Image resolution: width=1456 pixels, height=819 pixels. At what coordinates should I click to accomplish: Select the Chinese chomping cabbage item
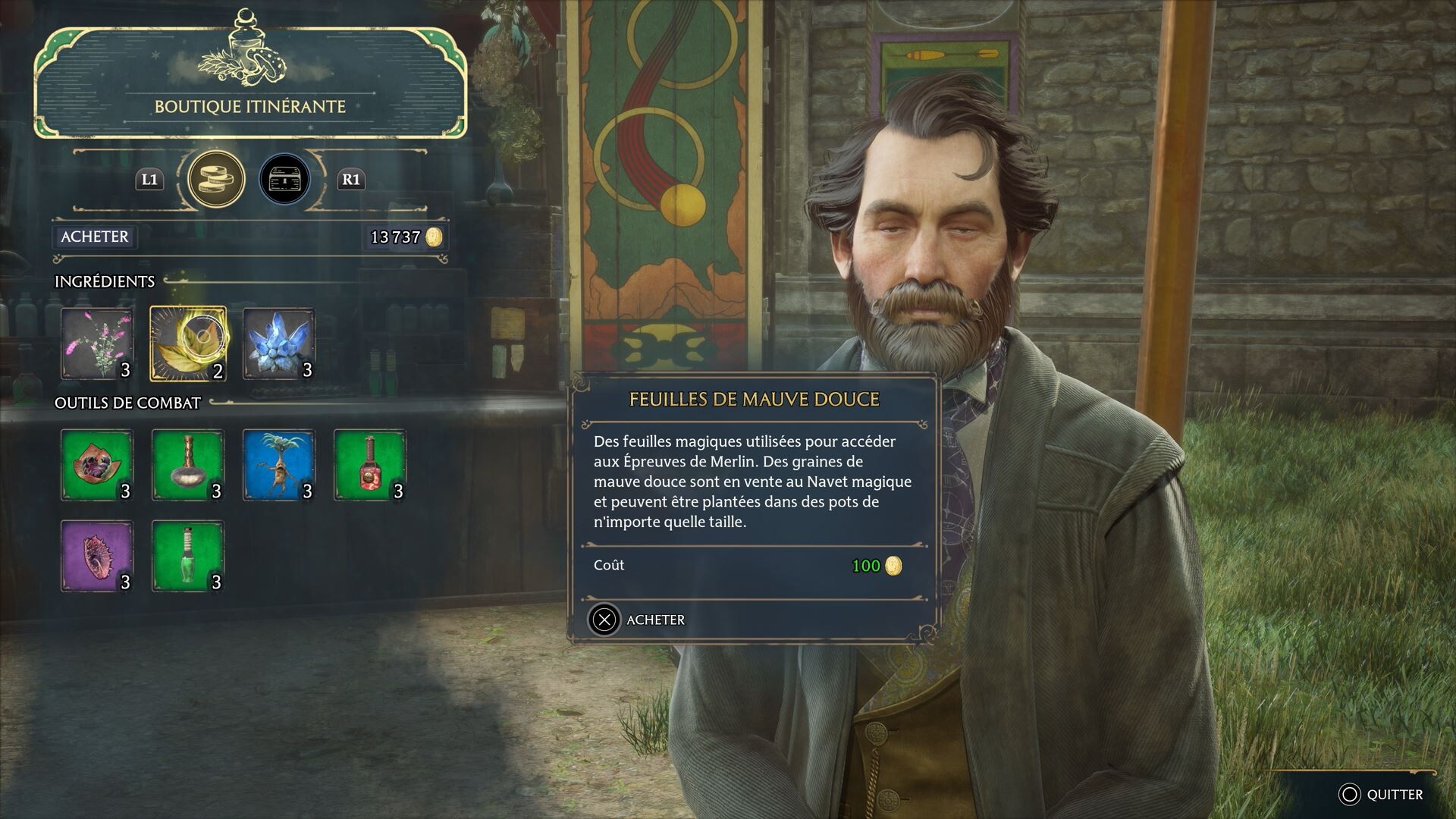click(97, 465)
